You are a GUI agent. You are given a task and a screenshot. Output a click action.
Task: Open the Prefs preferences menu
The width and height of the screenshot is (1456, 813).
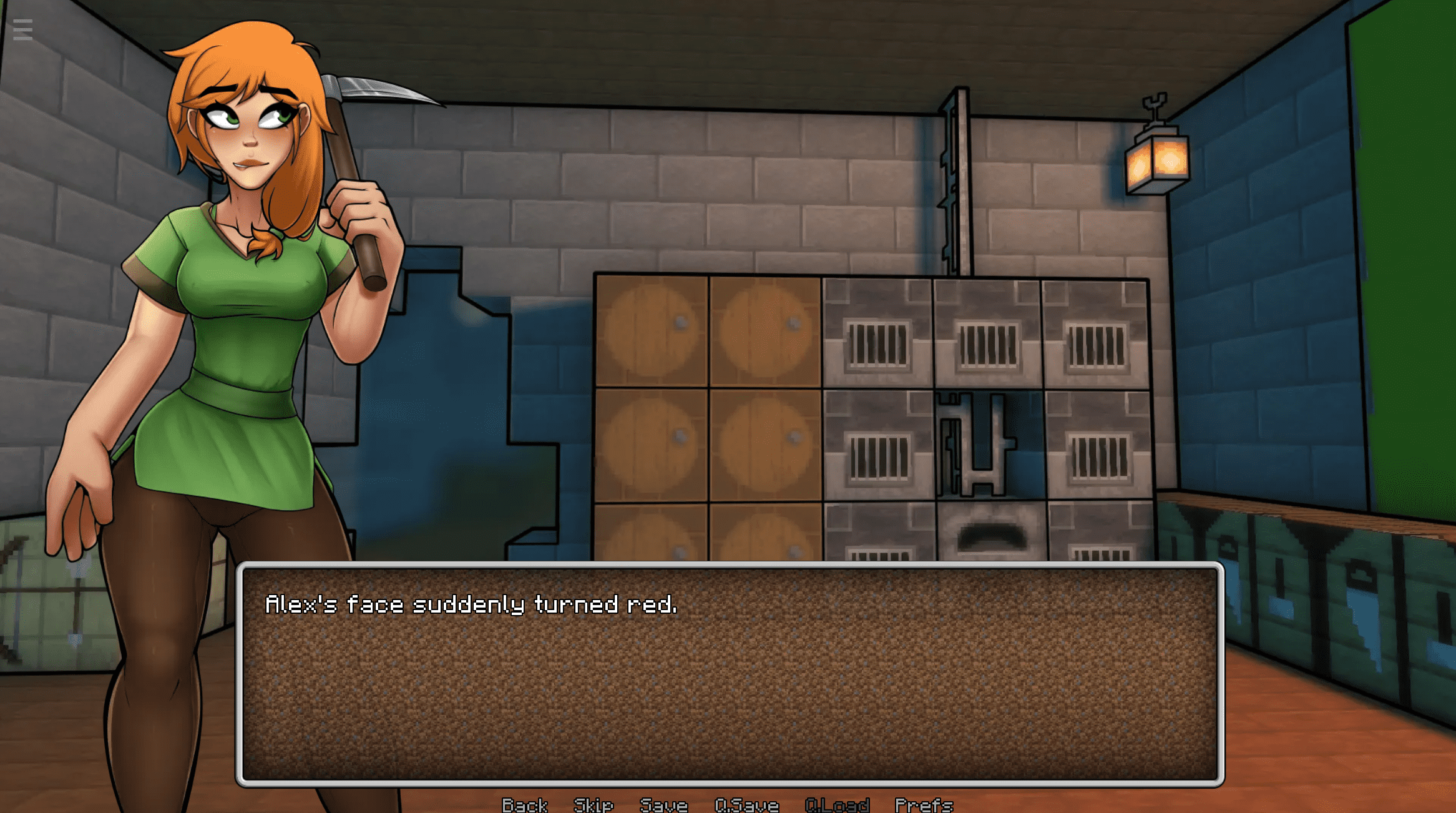point(924,804)
